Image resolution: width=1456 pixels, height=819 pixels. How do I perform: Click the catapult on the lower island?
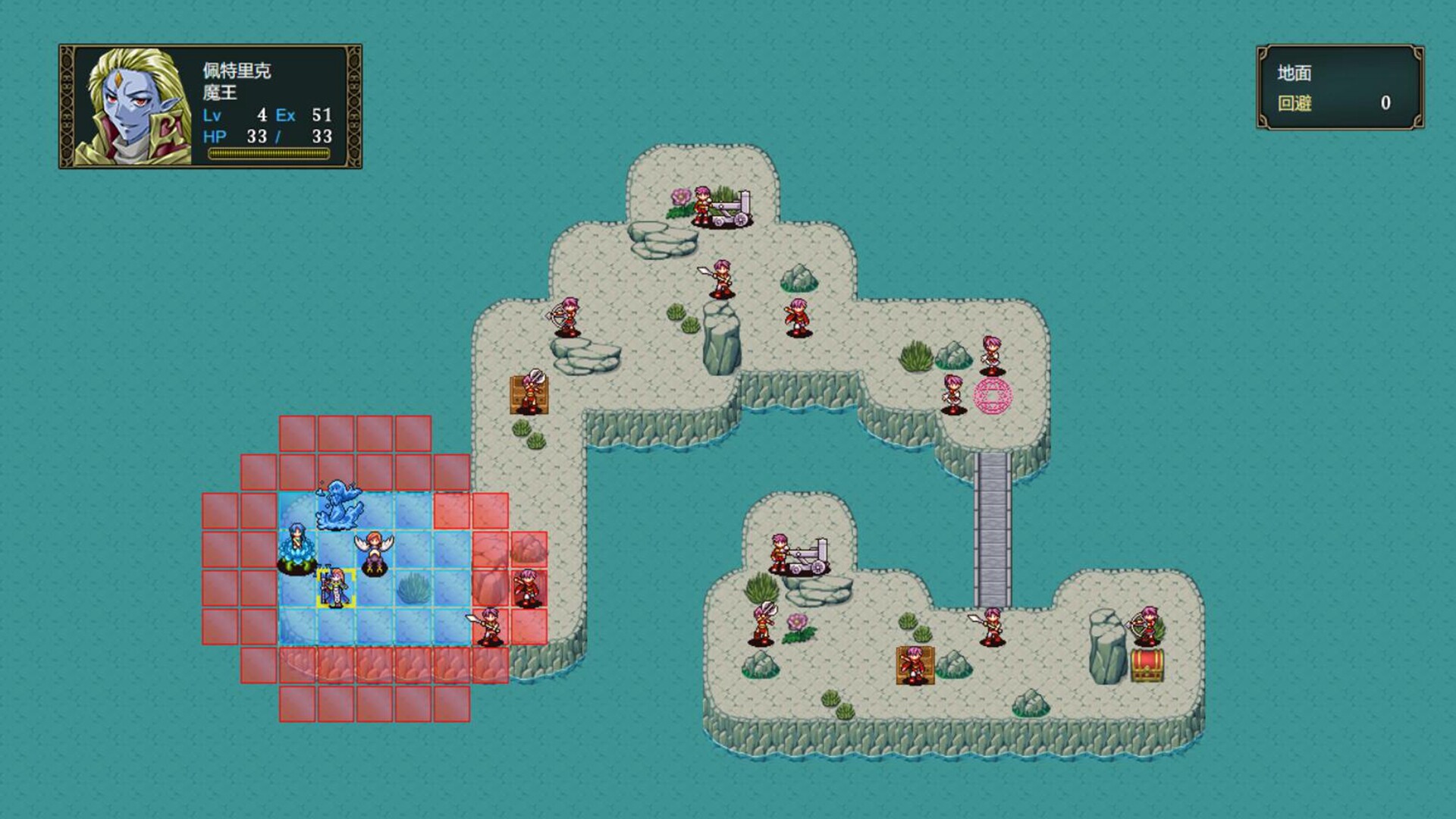[x=808, y=557]
